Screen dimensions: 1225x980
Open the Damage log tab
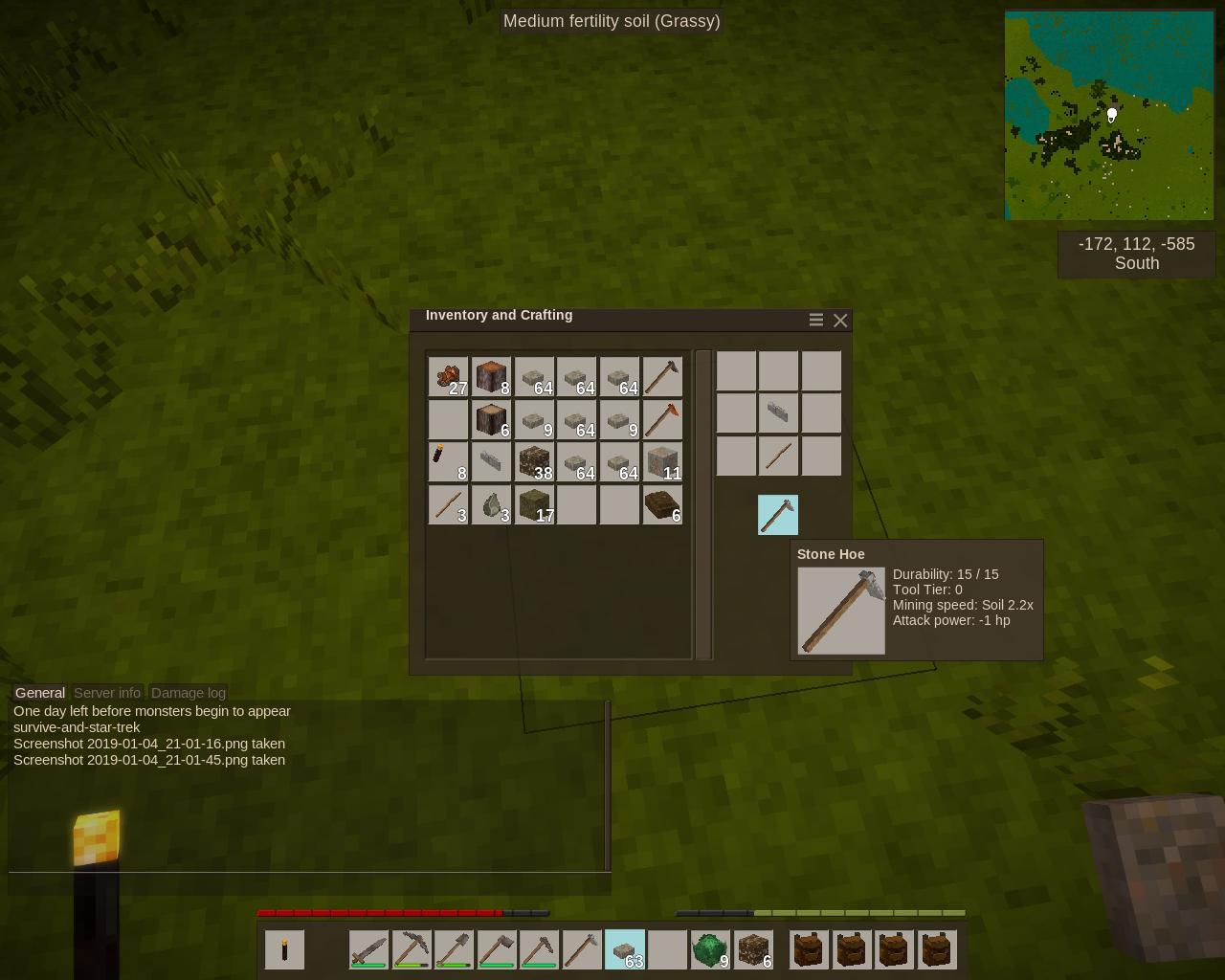click(x=189, y=693)
